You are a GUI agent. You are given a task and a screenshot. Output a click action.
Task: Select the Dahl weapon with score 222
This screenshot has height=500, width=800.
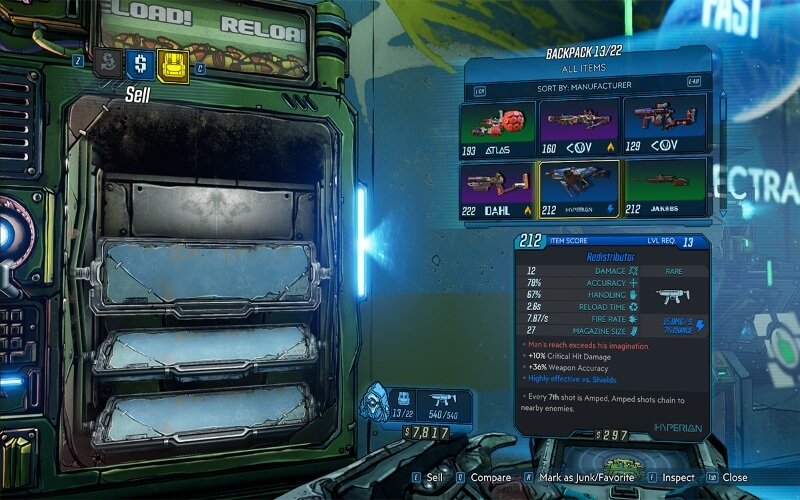[499, 189]
